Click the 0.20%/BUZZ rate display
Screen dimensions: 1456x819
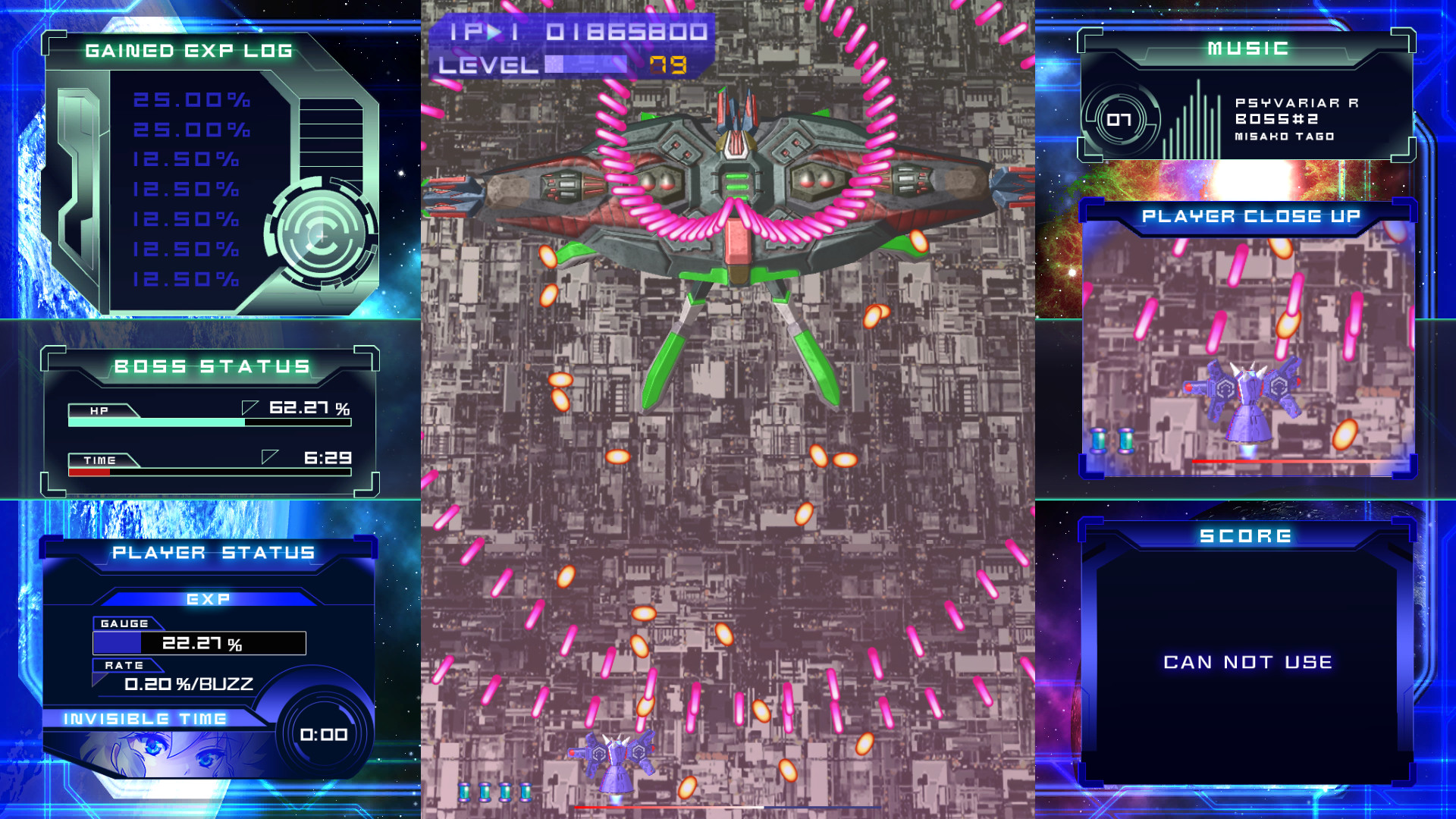click(188, 683)
